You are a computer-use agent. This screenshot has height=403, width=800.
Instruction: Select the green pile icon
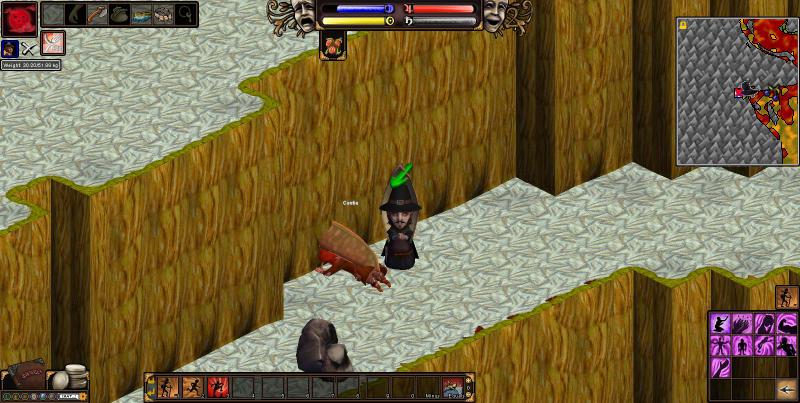119,15
